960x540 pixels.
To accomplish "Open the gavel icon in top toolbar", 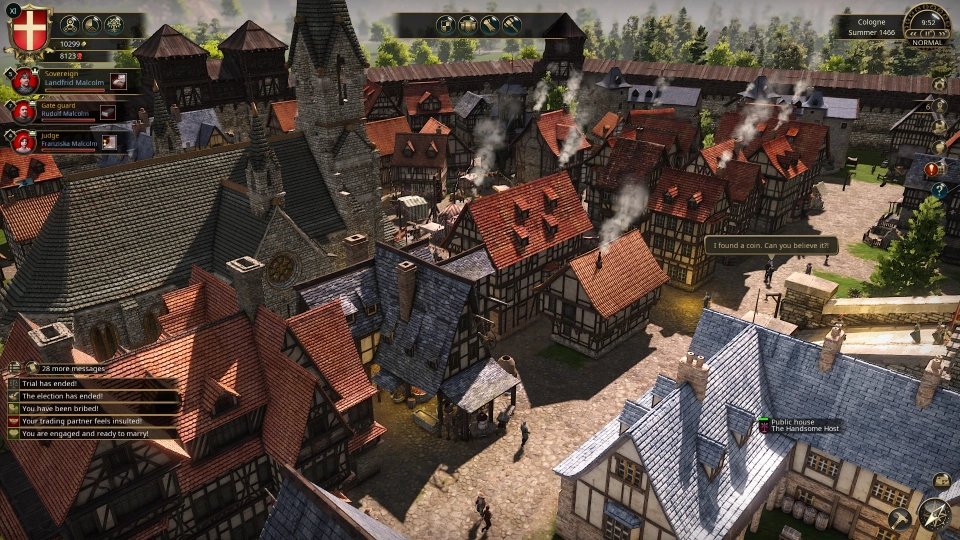I will (x=511, y=24).
